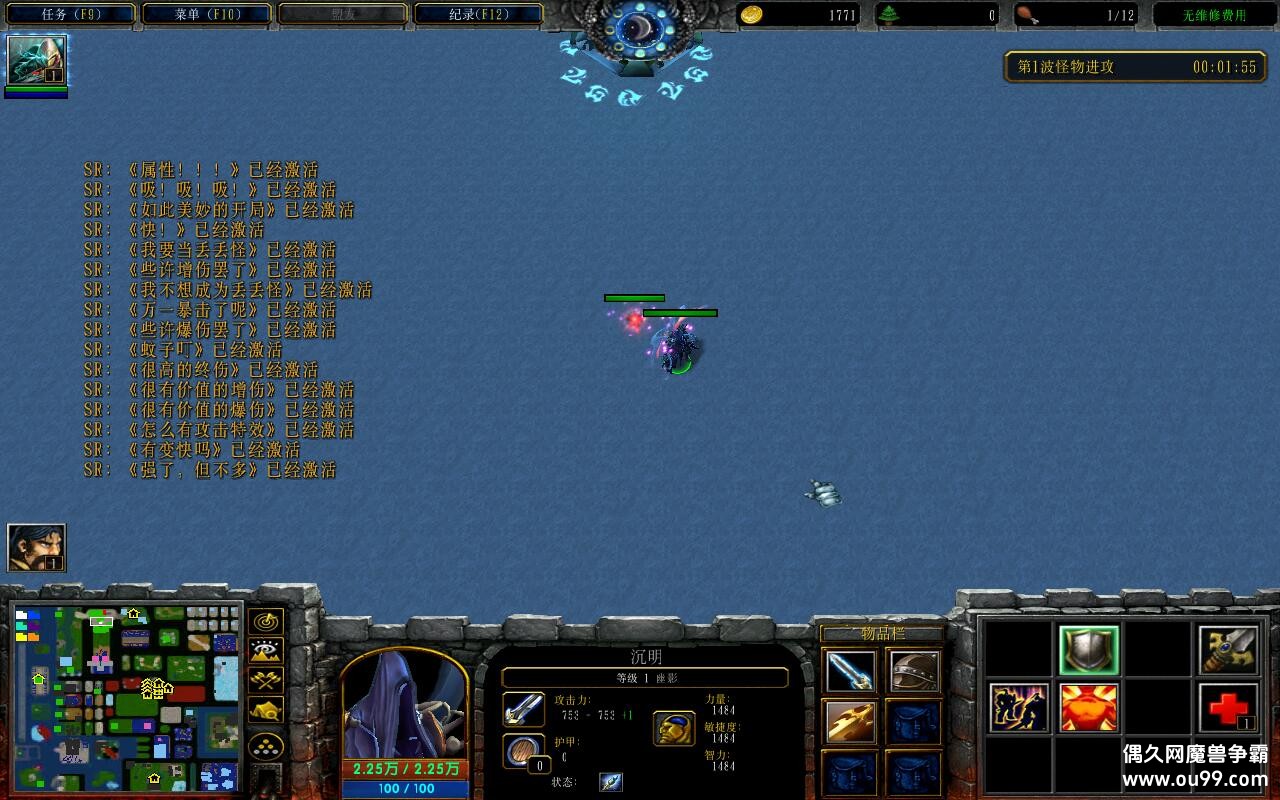1280x800 pixels.
Task: Click the blue 100/100 mana bar
Action: pos(405,789)
